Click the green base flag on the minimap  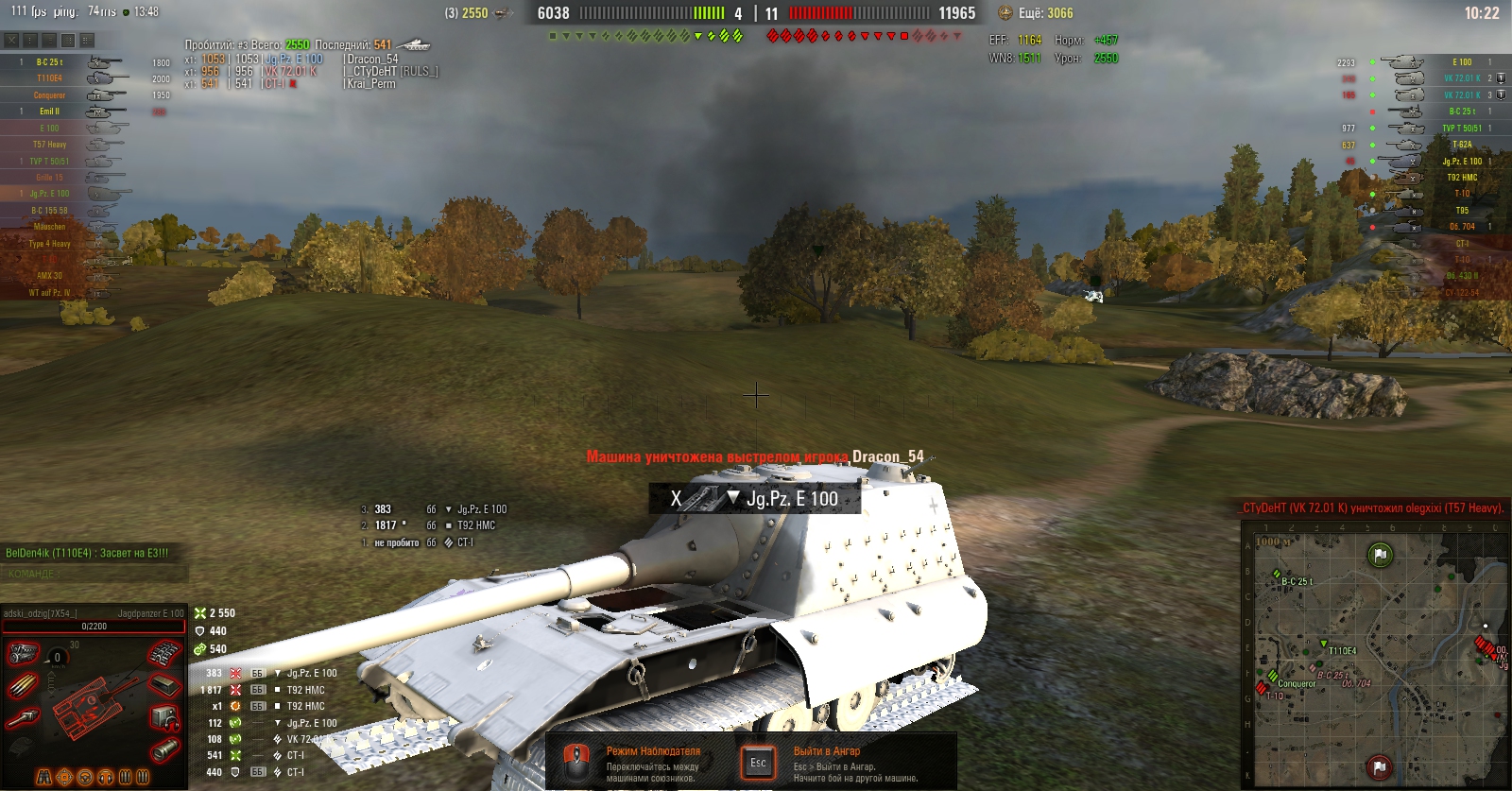tap(1380, 555)
